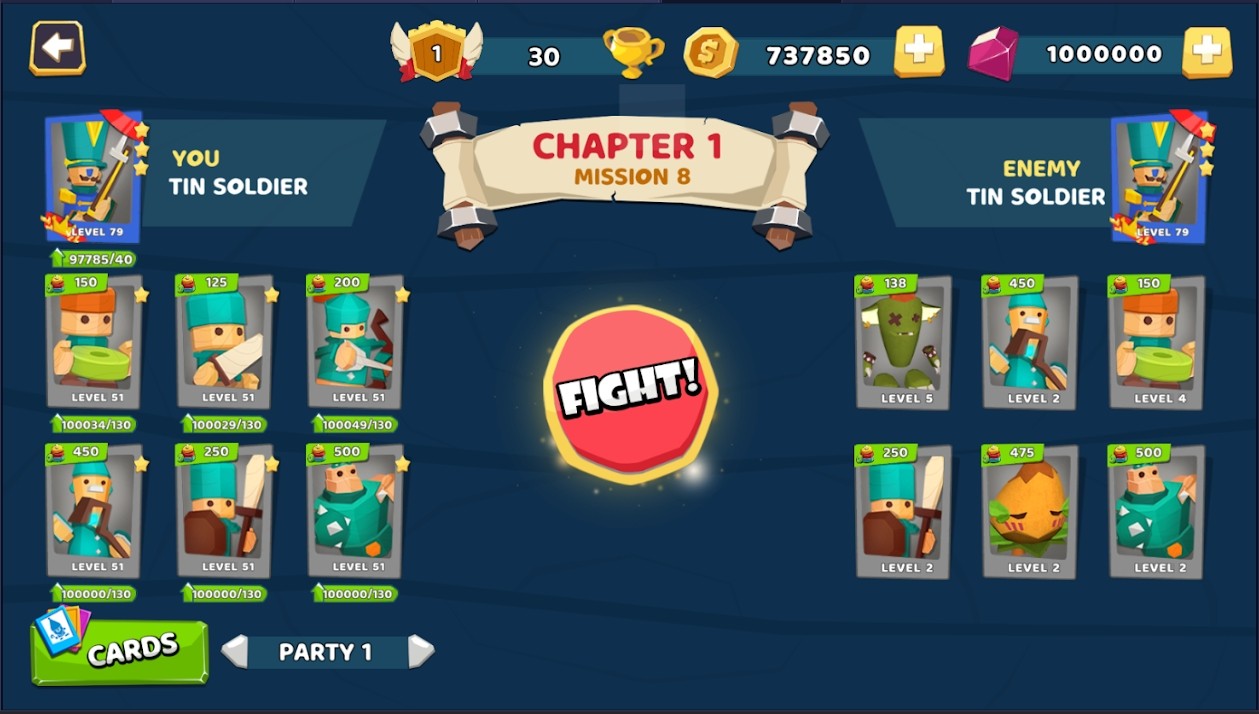Open the Cards collection
Viewport: 1259px width, 714px height.
click(120, 652)
